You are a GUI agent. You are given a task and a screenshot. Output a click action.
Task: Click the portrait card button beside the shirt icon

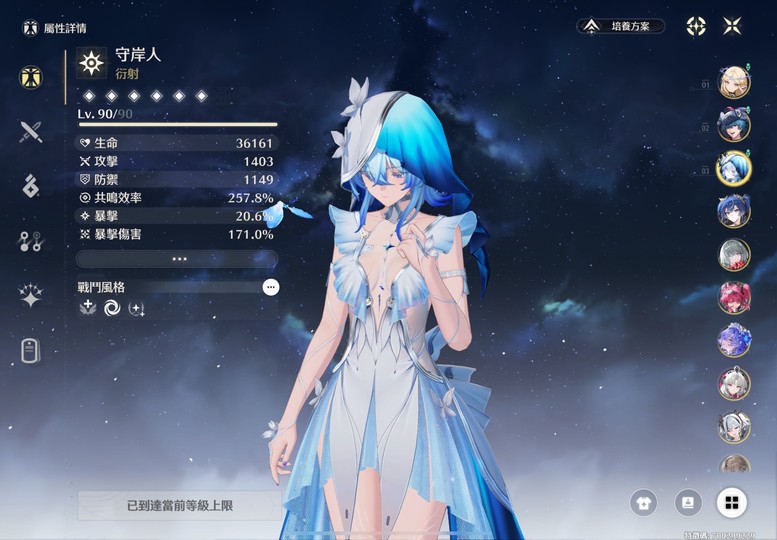click(688, 502)
